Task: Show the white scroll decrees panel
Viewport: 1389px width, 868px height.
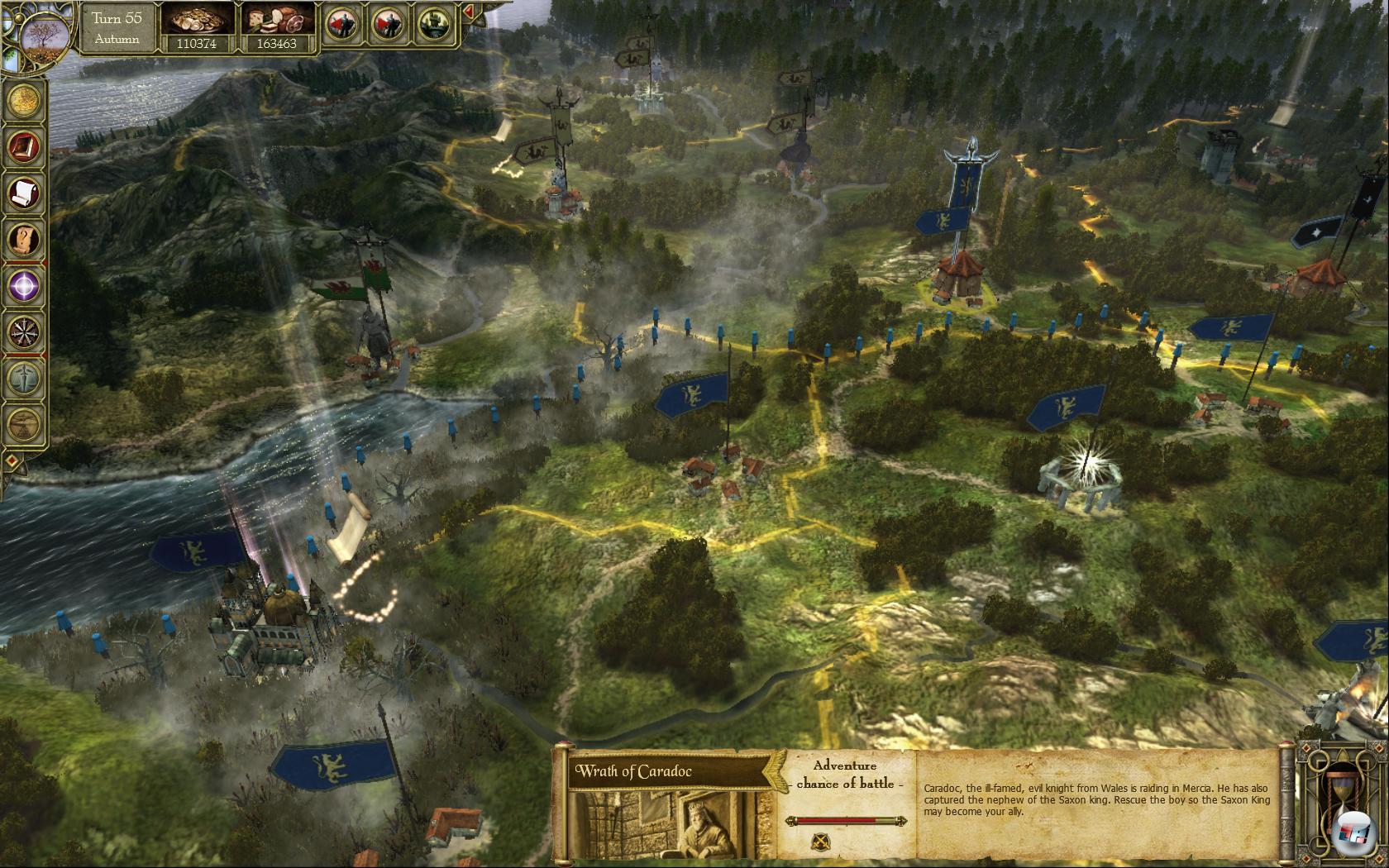Action: 25,193
